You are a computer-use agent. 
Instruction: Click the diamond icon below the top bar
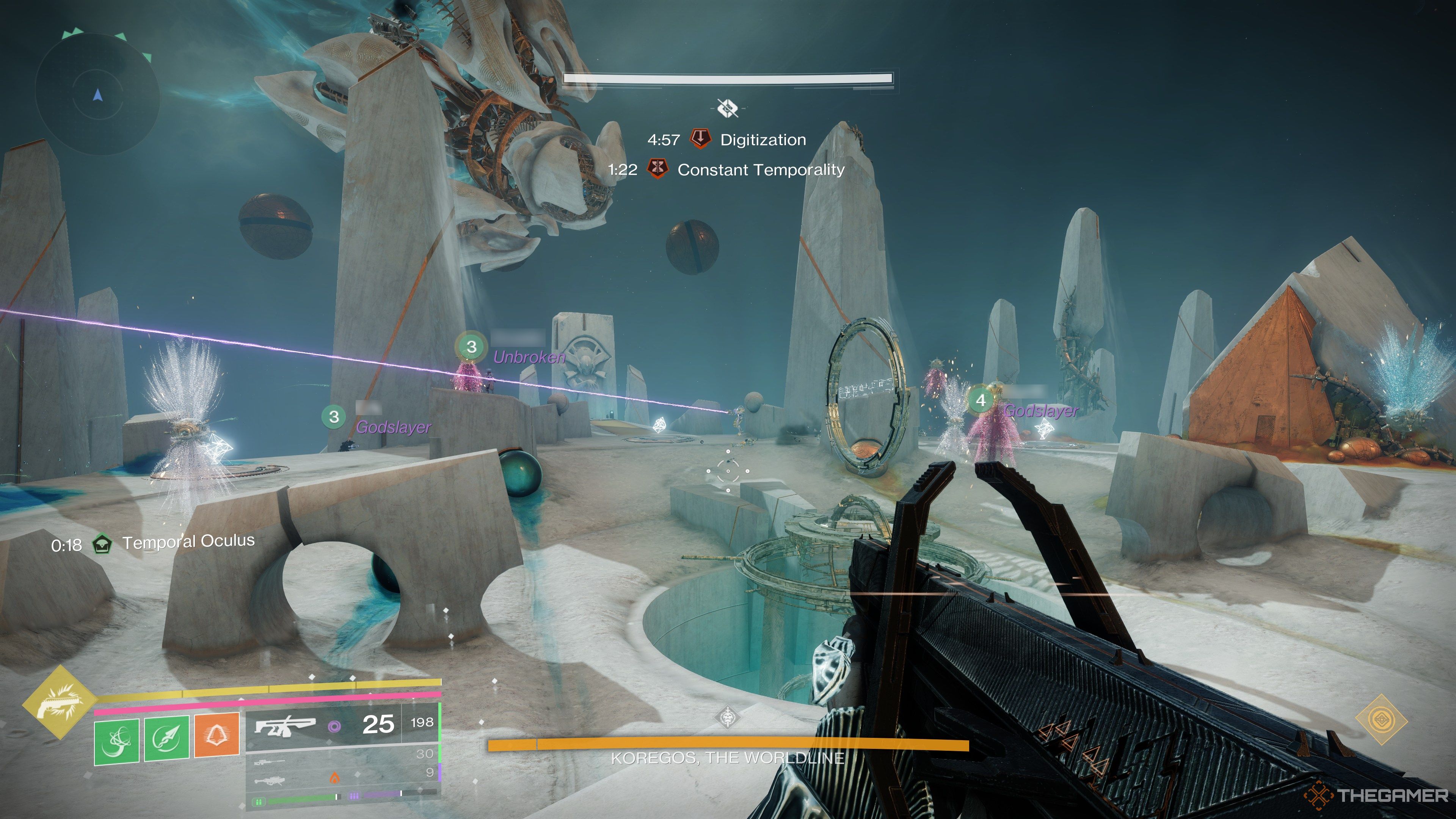(x=728, y=107)
